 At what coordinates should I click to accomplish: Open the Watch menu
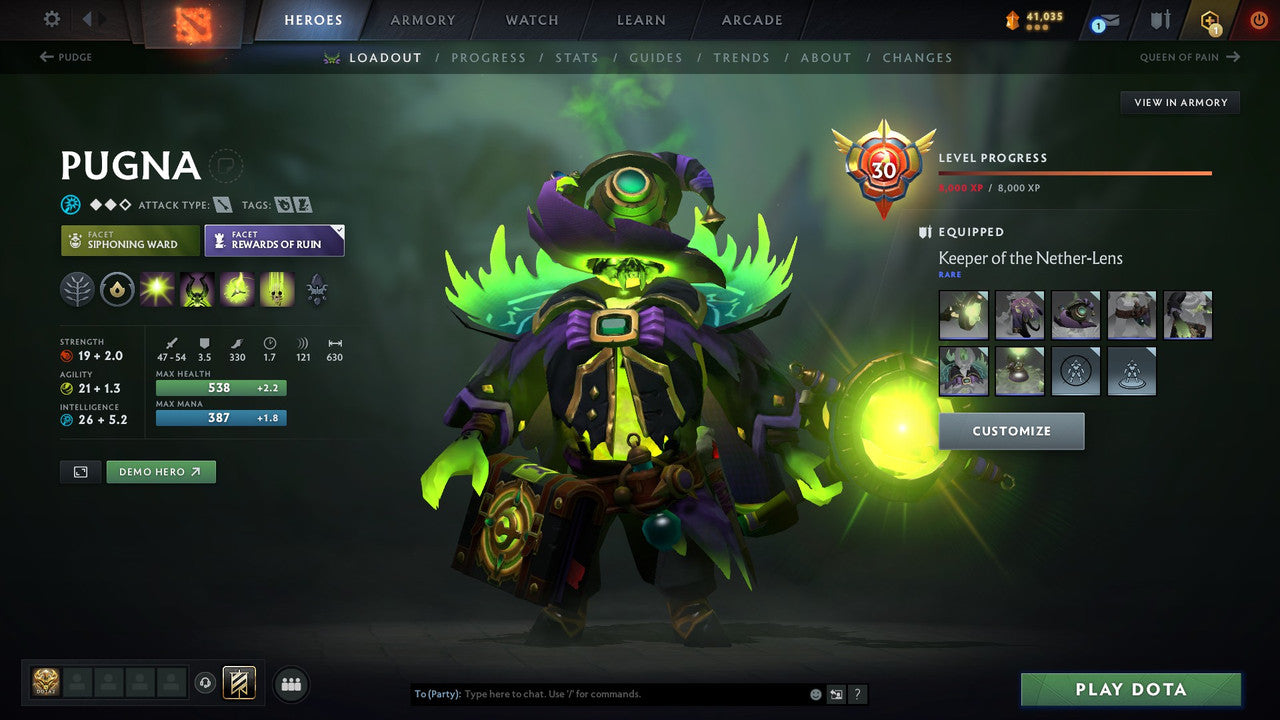point(531,19)
